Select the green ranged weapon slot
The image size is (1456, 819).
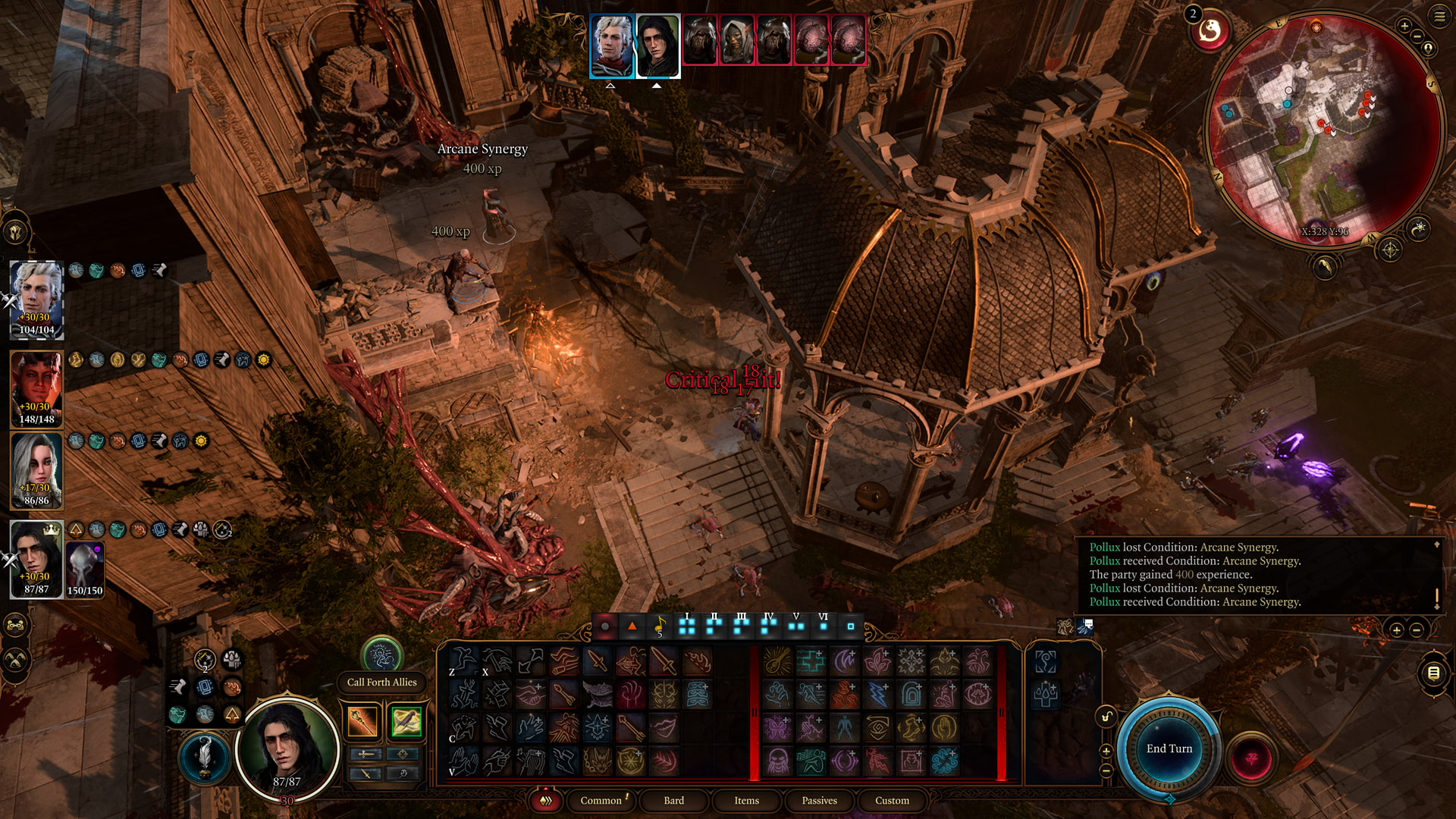406,721
